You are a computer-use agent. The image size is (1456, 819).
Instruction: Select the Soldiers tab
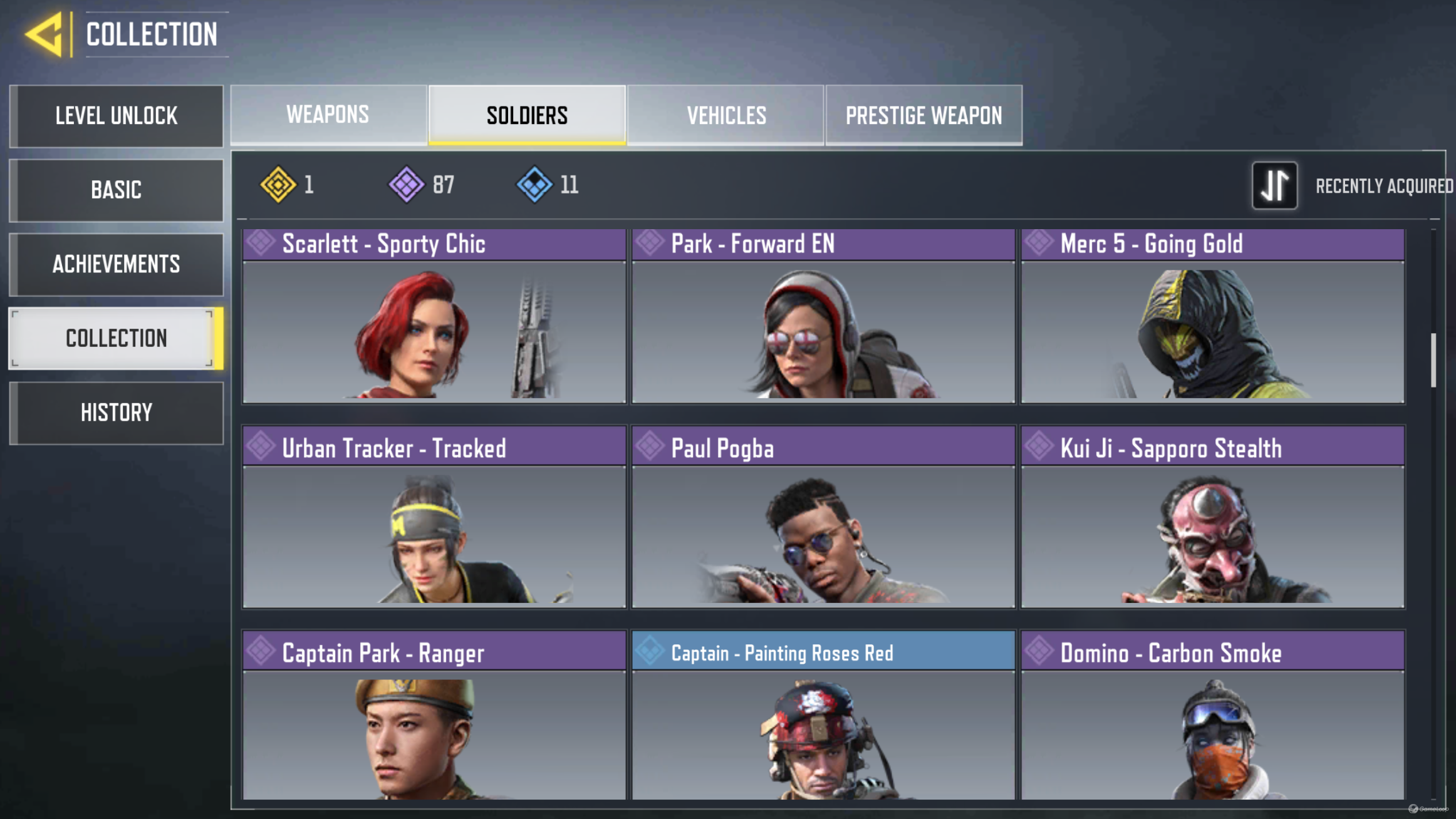coord(527,115)
